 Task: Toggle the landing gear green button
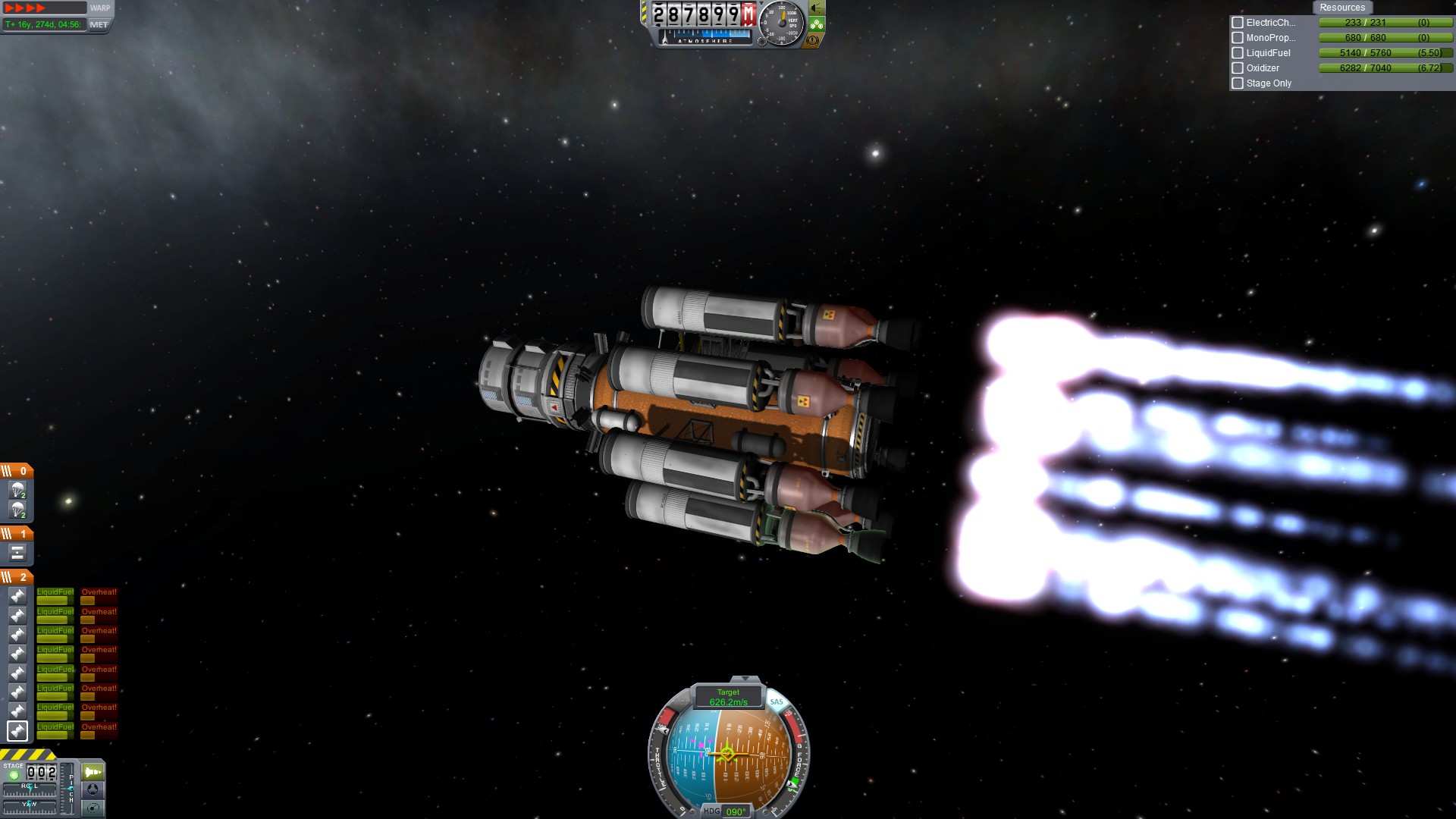[817, 24]
